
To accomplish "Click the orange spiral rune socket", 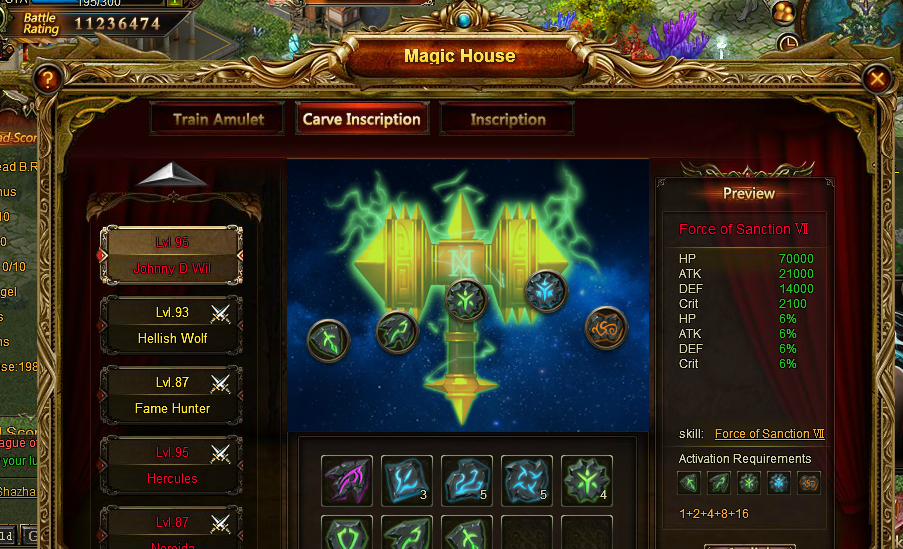I will [x=606, y=328].
